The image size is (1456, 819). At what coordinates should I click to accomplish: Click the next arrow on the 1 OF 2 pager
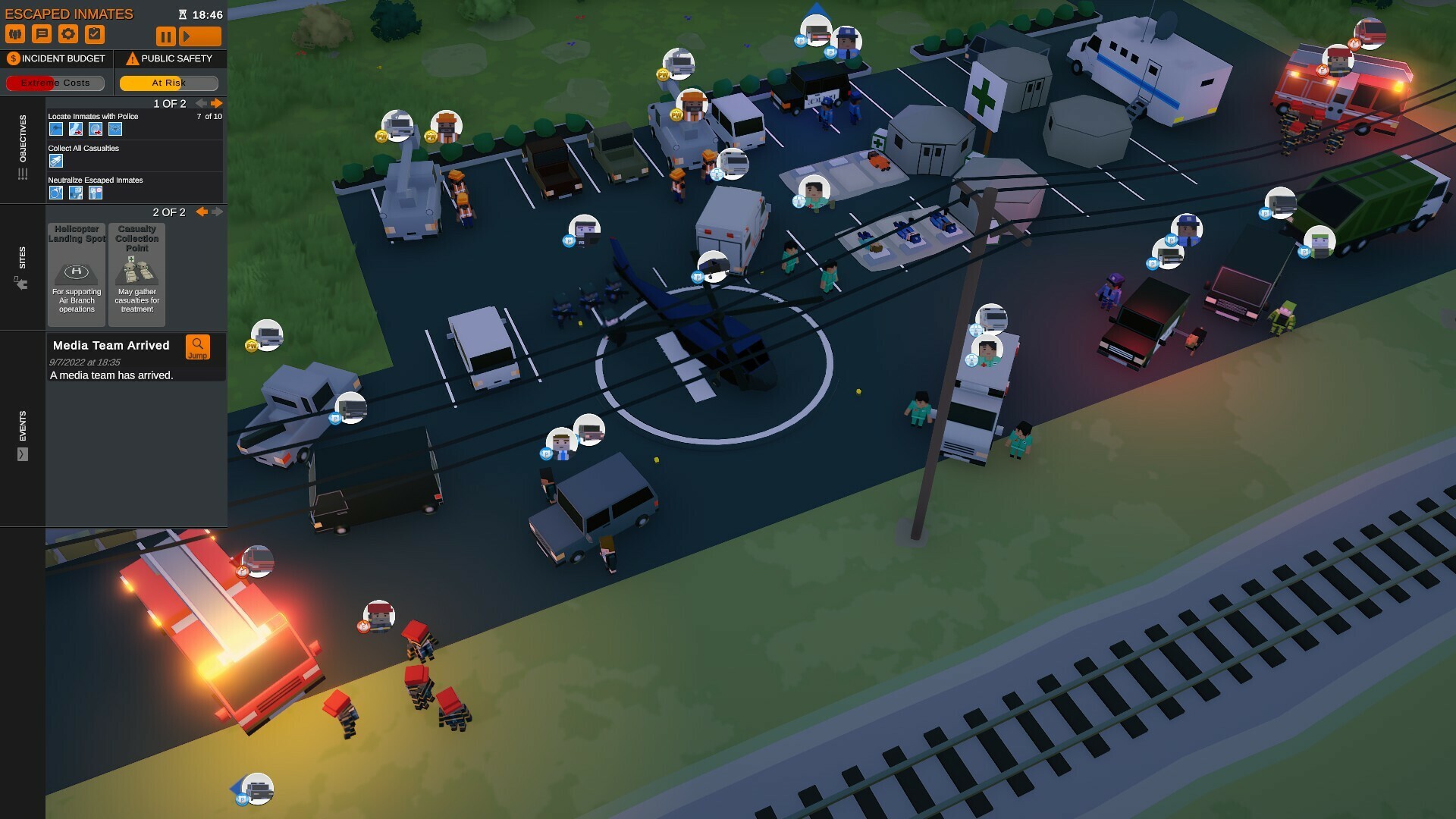(x=217, y=102)
